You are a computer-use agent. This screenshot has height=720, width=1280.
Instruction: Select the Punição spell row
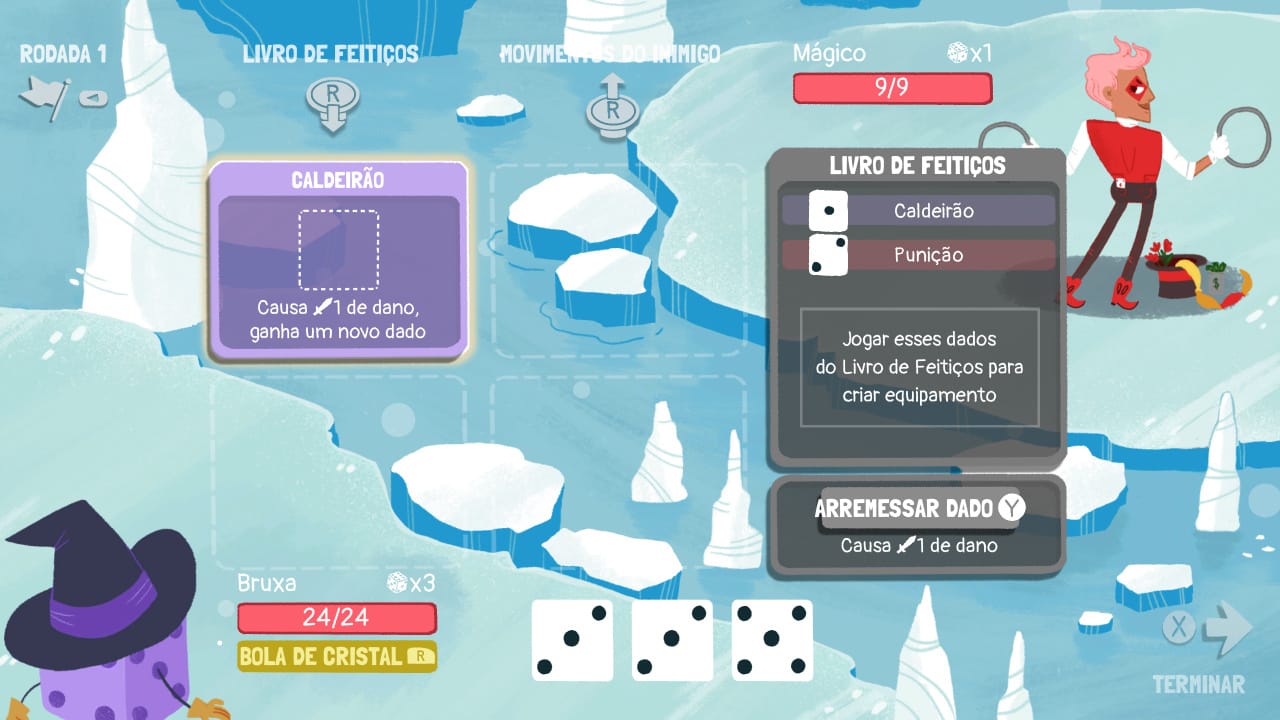[x=950, y=255]
